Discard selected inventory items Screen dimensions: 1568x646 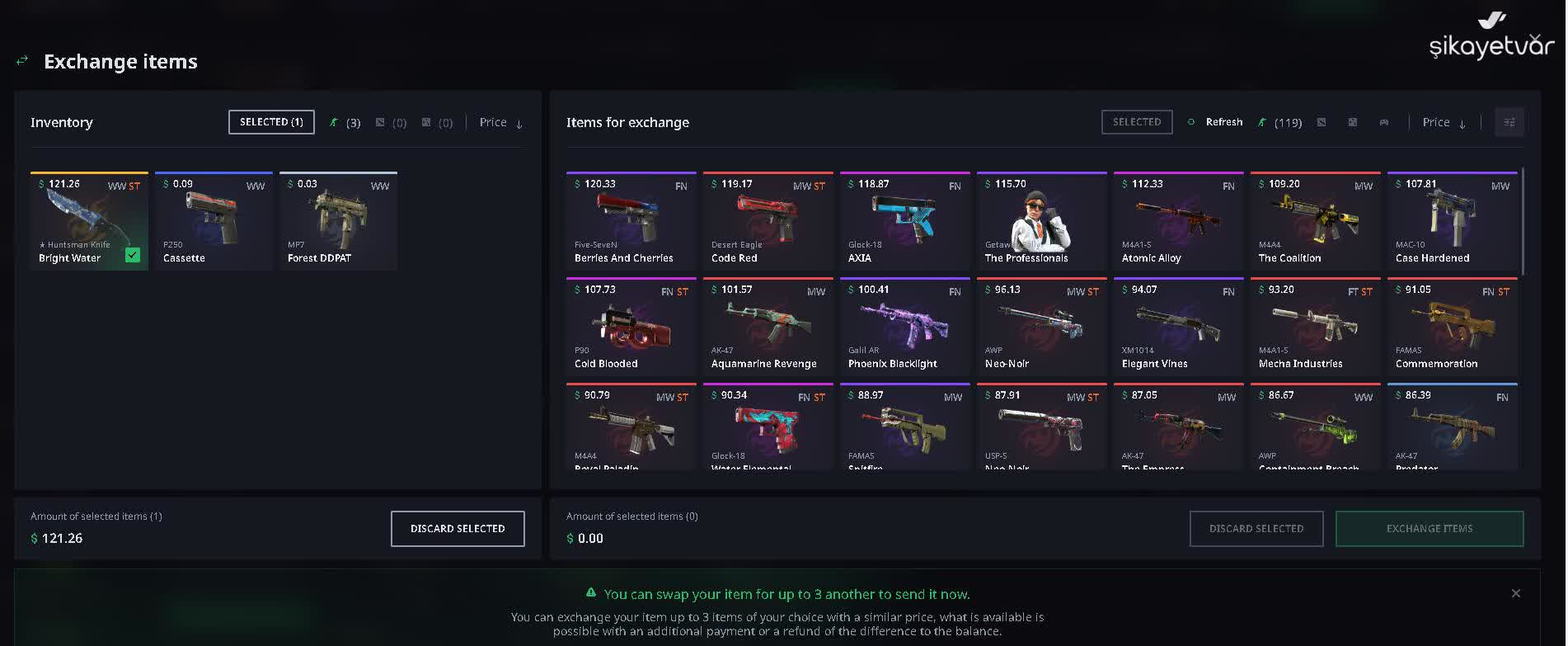point(458,529)
